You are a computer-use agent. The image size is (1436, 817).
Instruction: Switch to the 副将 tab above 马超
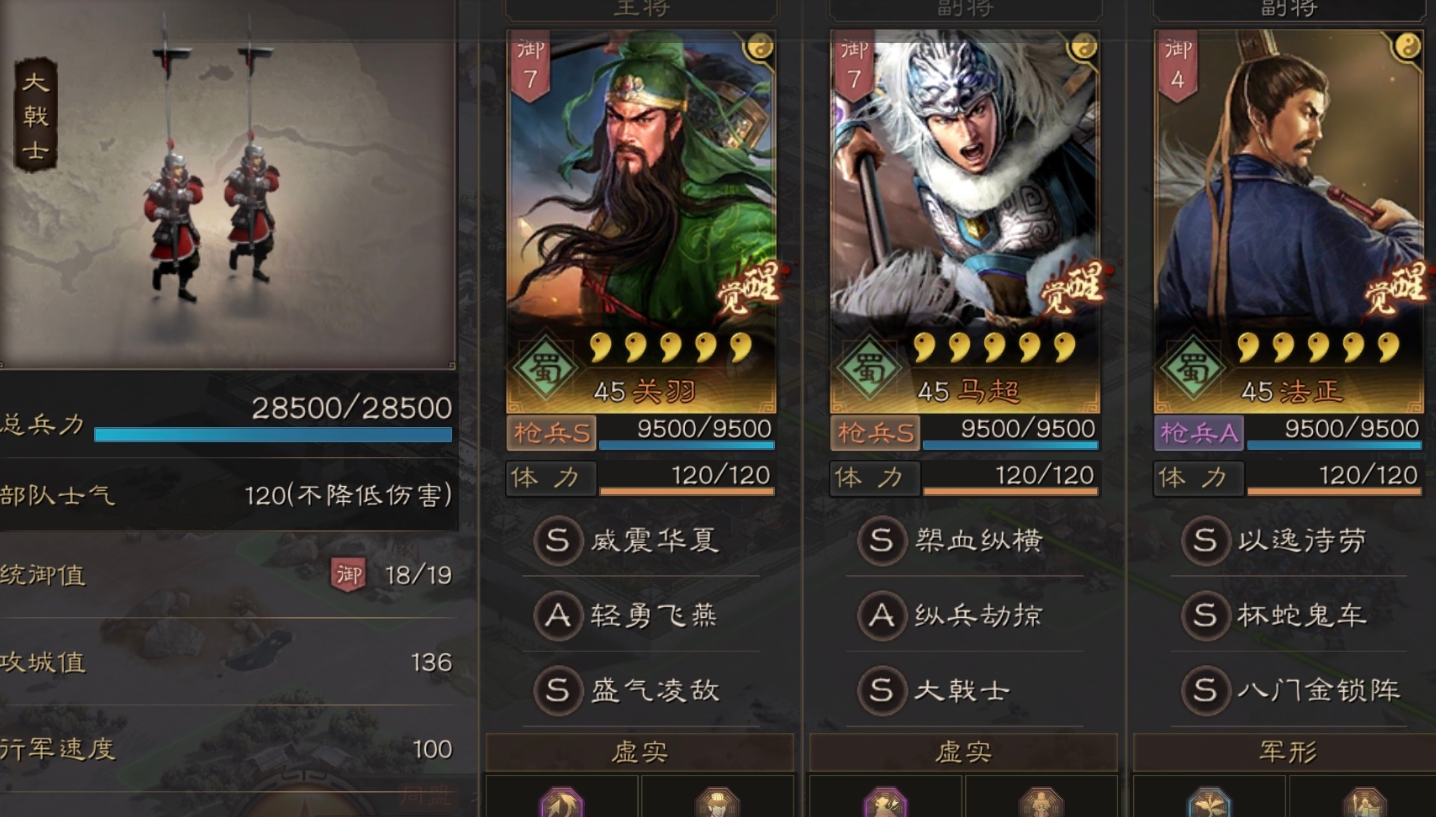click(x=964, y=8)
